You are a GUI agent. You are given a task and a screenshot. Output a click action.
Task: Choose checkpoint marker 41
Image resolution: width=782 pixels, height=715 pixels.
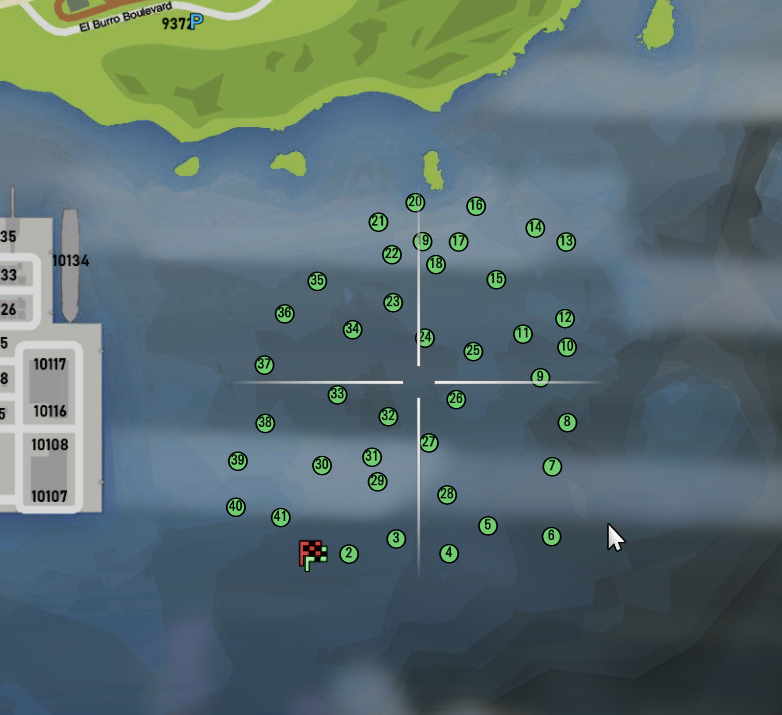(x=281, y=517)
